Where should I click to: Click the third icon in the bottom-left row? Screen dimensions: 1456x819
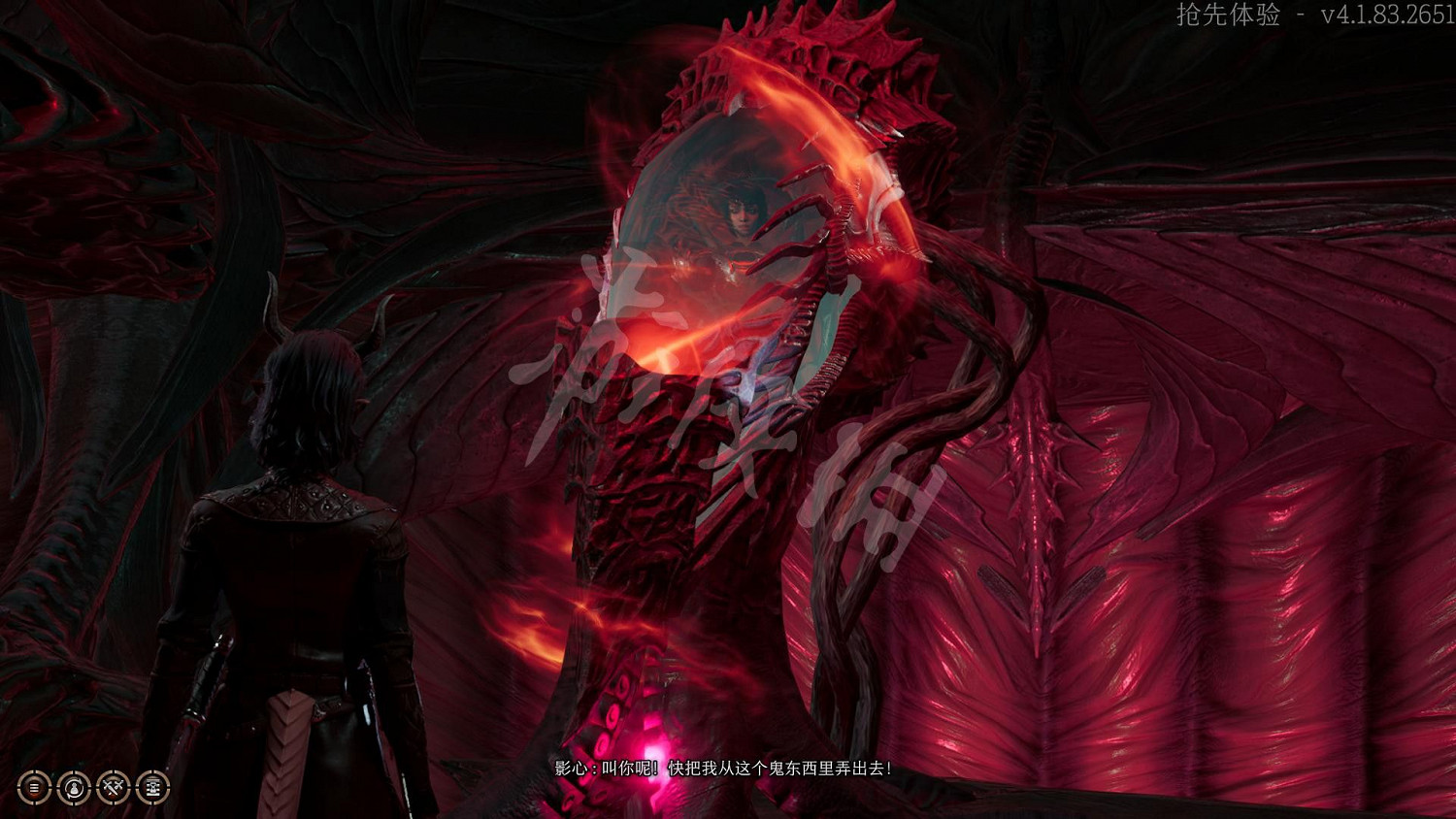coord(114,788)
